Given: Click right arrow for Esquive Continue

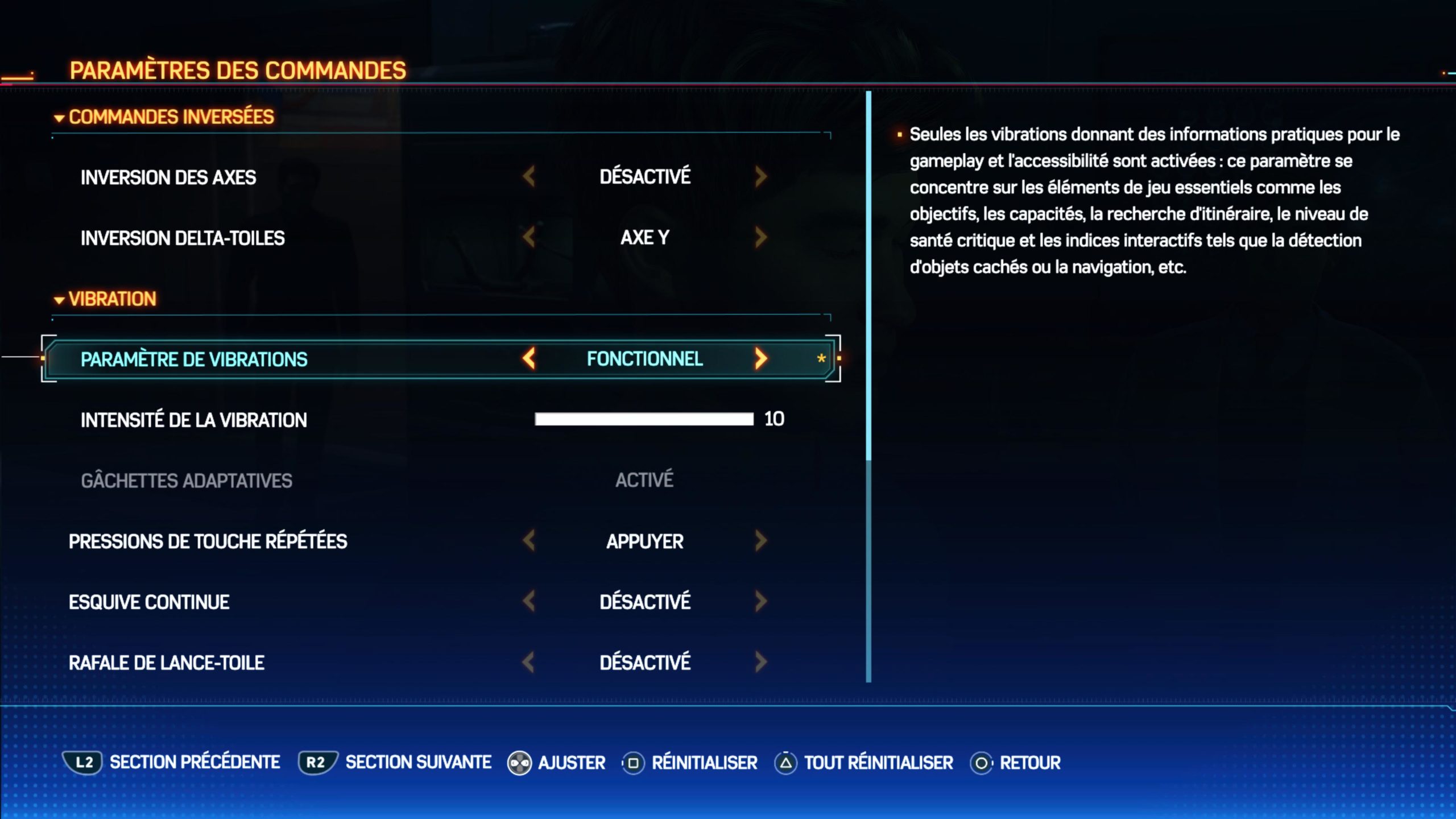Looking at the screenshot, I should coord(761,601).
